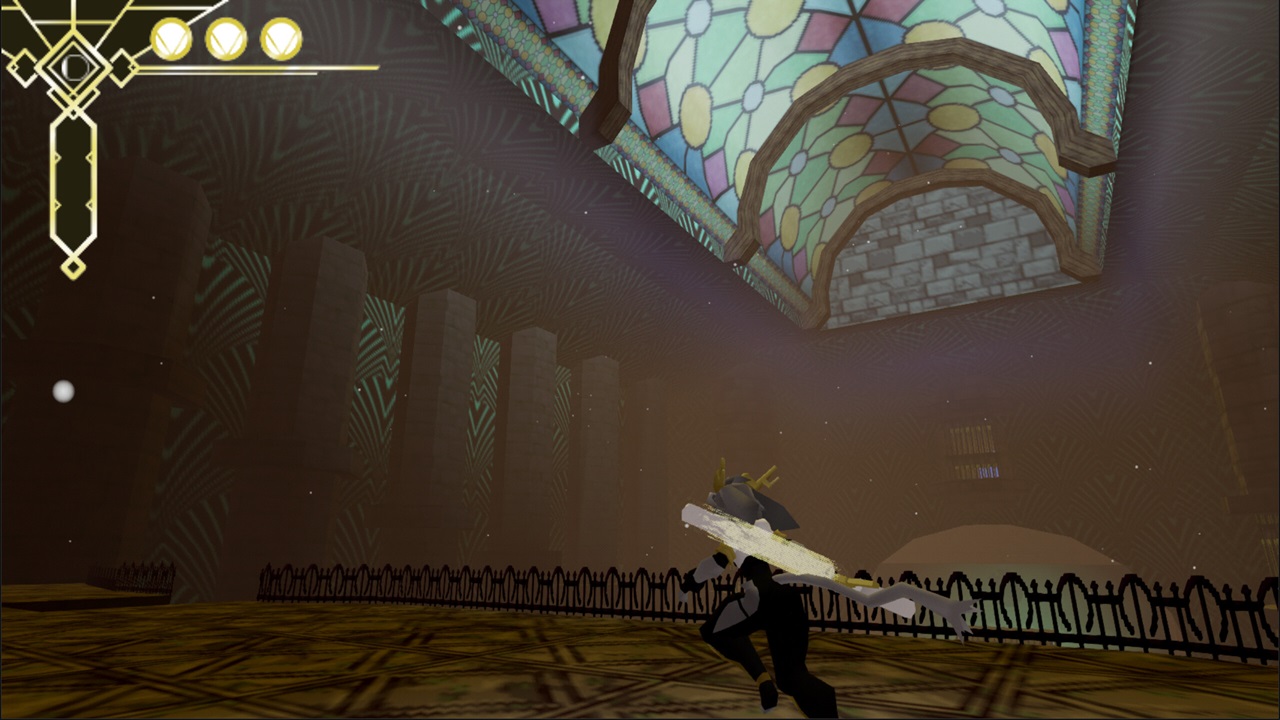Click the third health orb icon
This screenshot has width=1280, height=720.
pyautogui.click(x=280, y=38)
